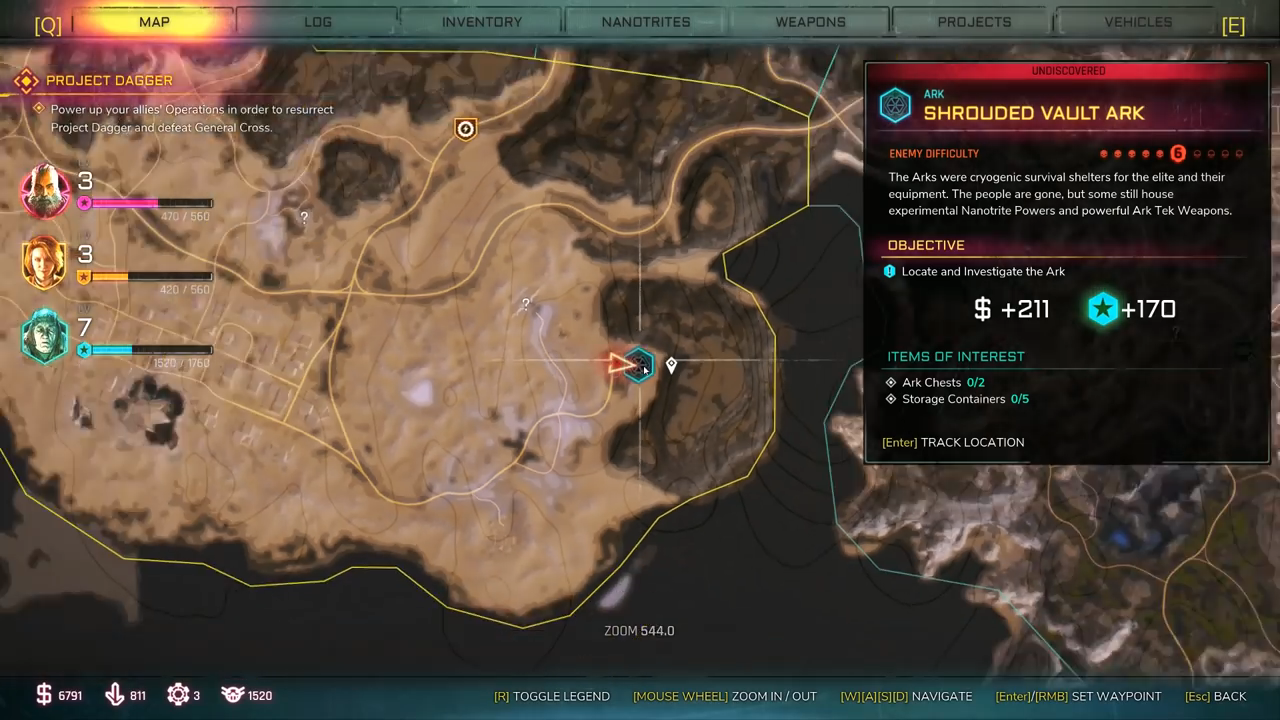The image size is (1280, 720).
Task: Toggle the map legend
Action: click(551, 696)
